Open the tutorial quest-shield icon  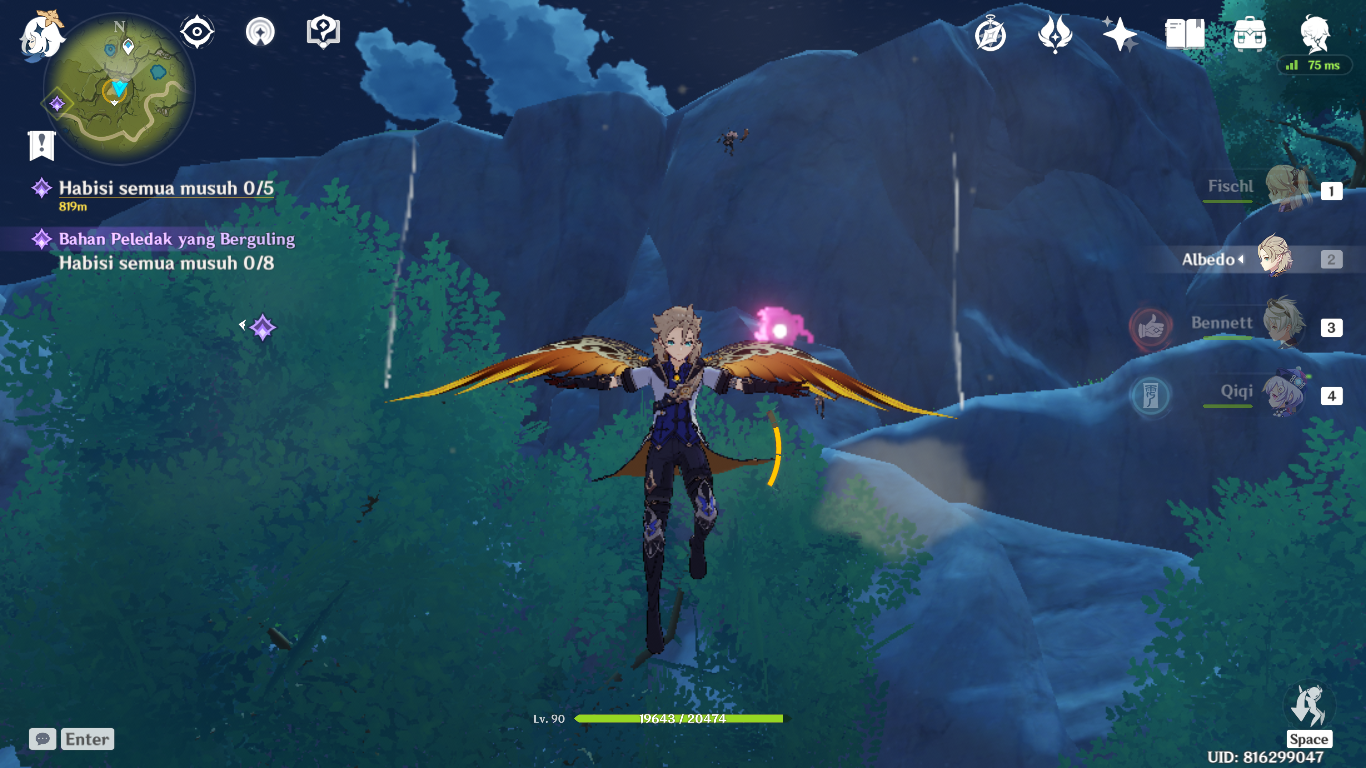click(323, 32)
